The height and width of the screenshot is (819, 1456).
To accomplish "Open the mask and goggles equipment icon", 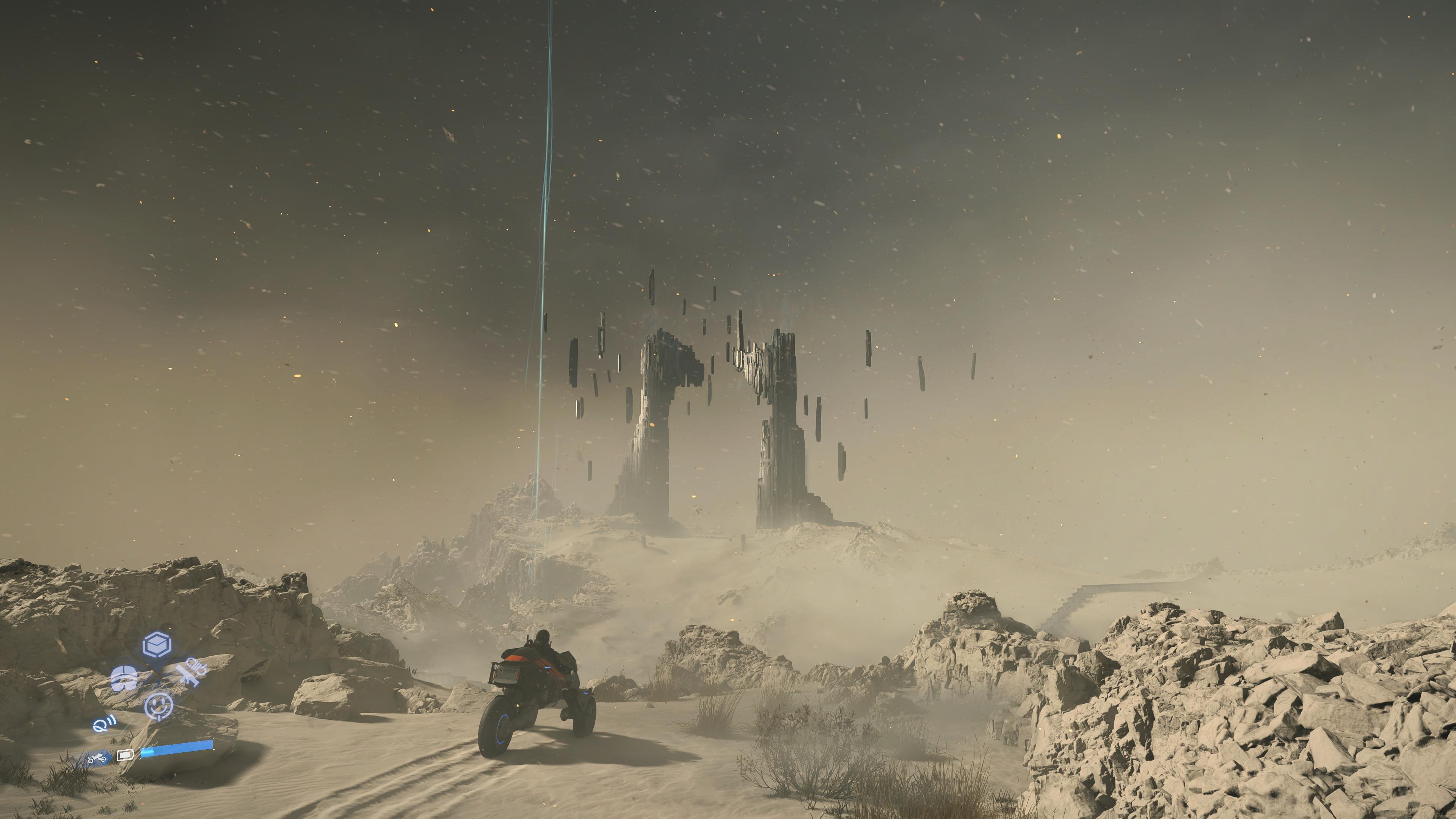I will 124,678.
